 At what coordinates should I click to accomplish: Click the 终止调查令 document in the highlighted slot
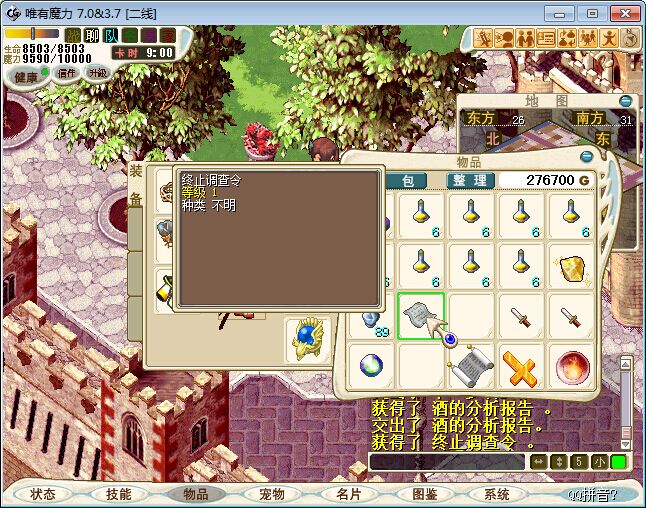[x=421, y=316]
